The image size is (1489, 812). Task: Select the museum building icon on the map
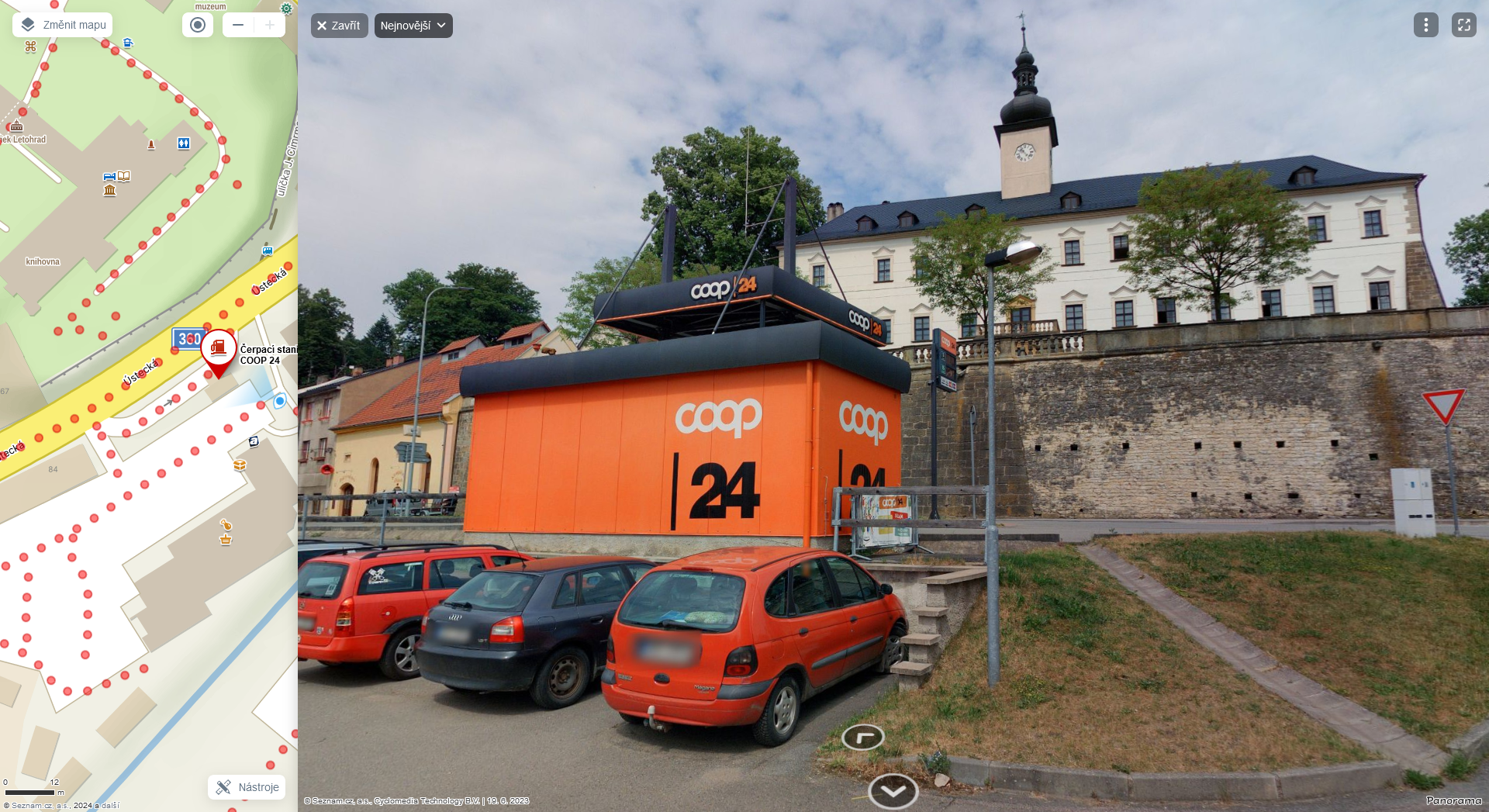point(109,191)
